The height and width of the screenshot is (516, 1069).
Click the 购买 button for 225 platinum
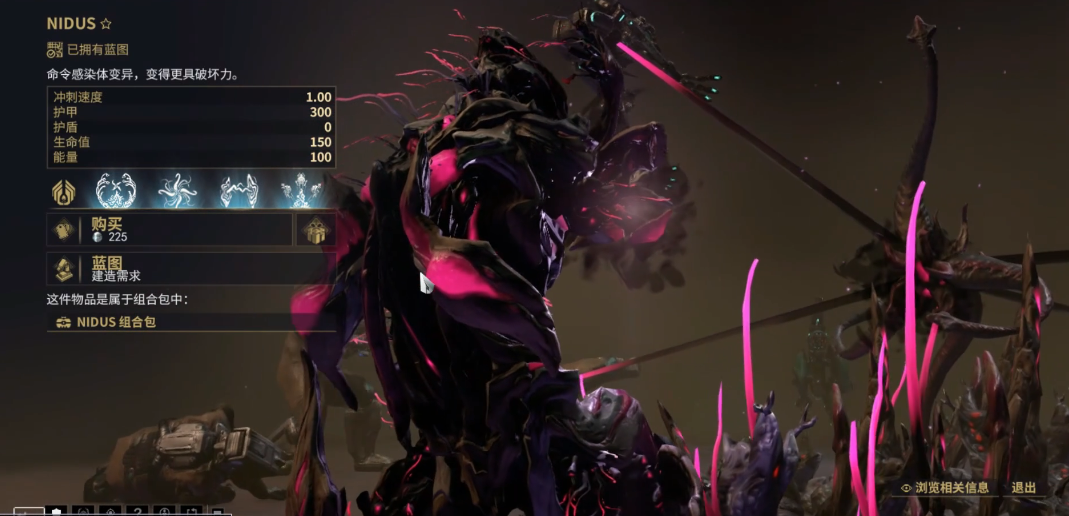coord(170,230)
